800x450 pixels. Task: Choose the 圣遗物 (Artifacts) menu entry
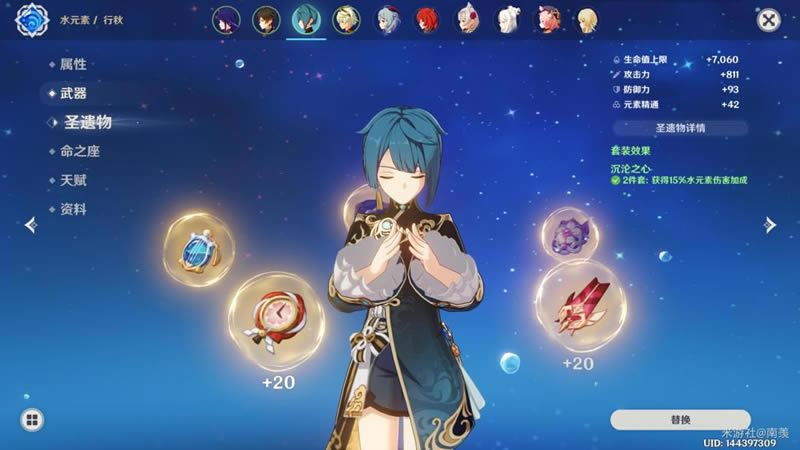pyautogui.click(x=87, y=122)
